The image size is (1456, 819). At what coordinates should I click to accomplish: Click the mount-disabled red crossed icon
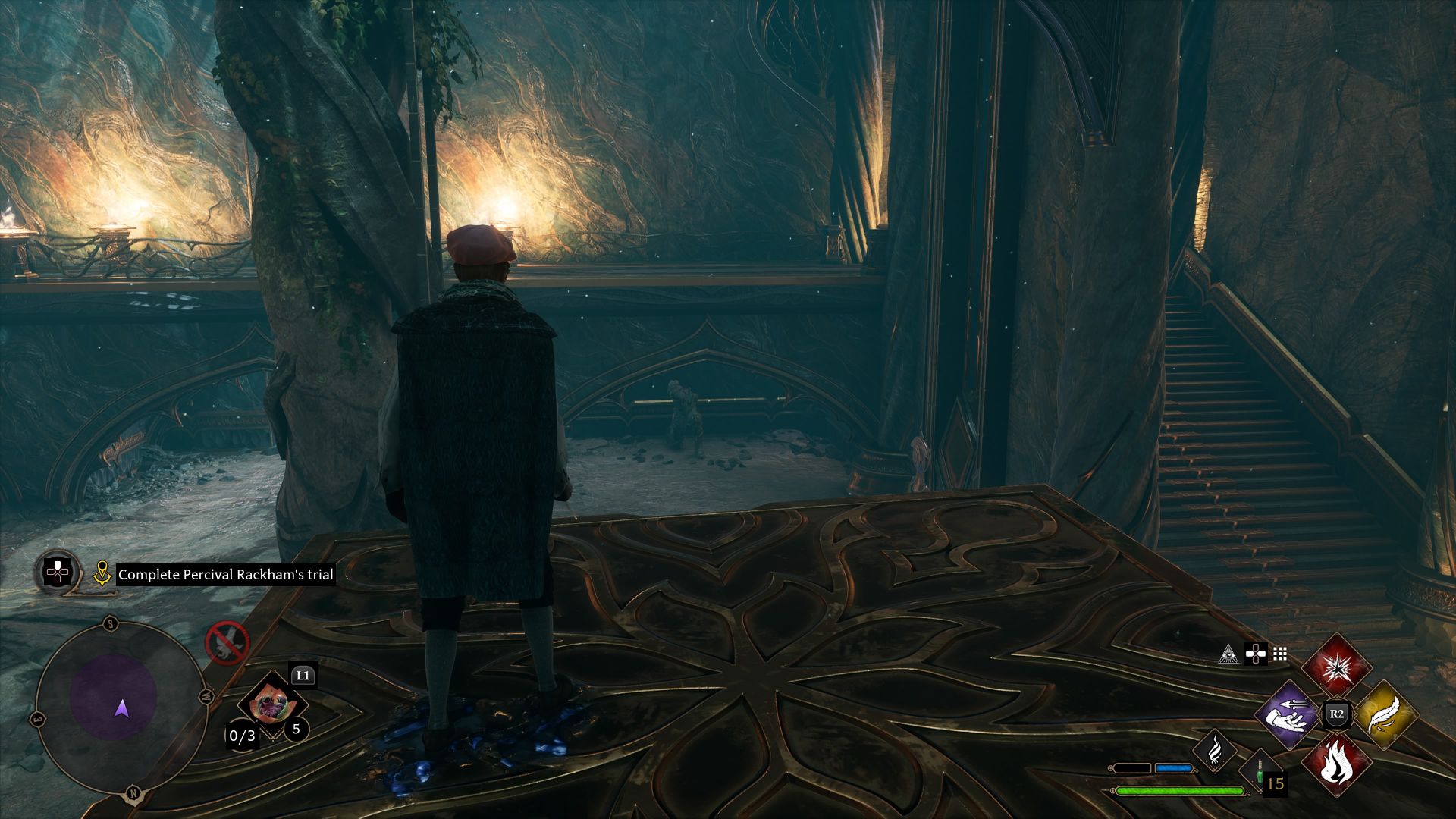227,643
